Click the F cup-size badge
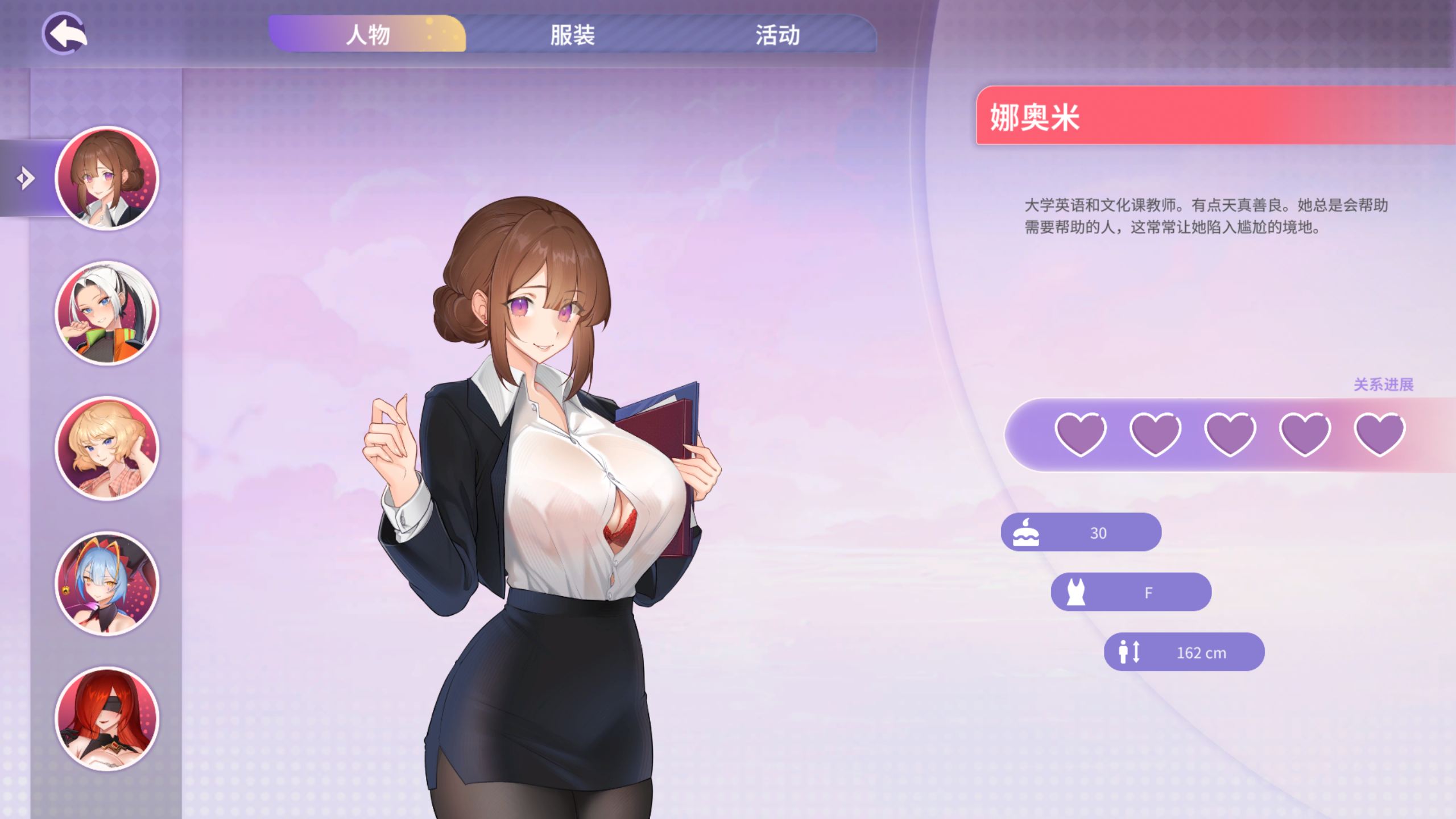The image size is (1456, 819). (x=1132, y=591)
